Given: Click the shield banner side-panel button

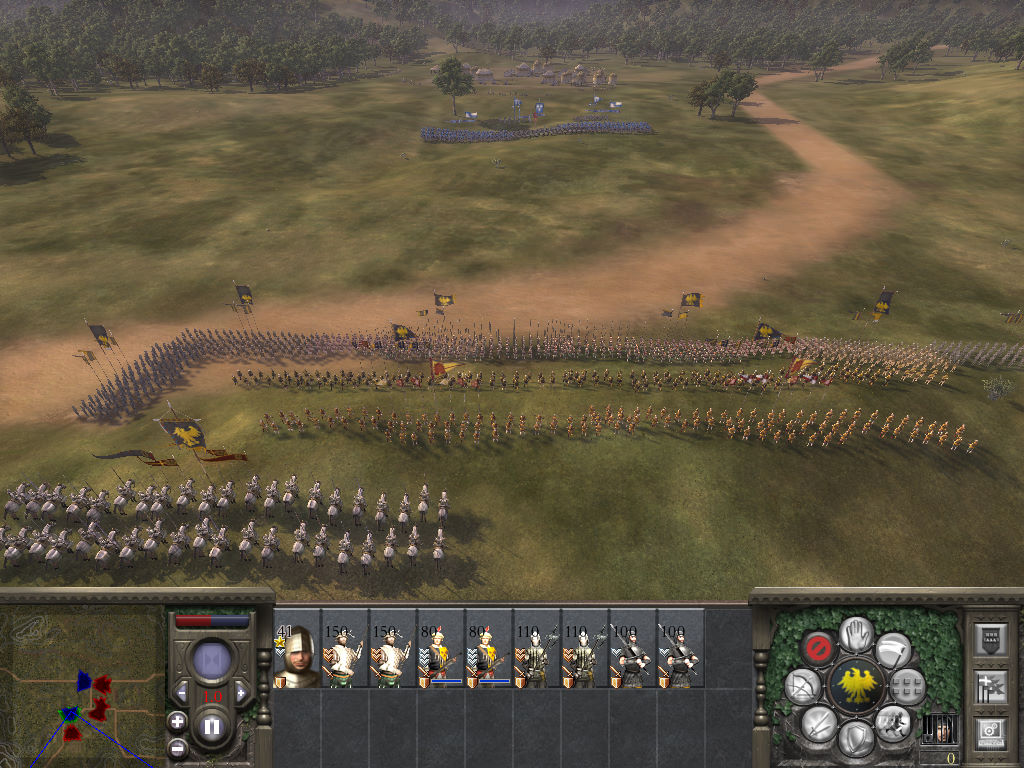Looking at the screenshot, I should click(x=989, y=640).
